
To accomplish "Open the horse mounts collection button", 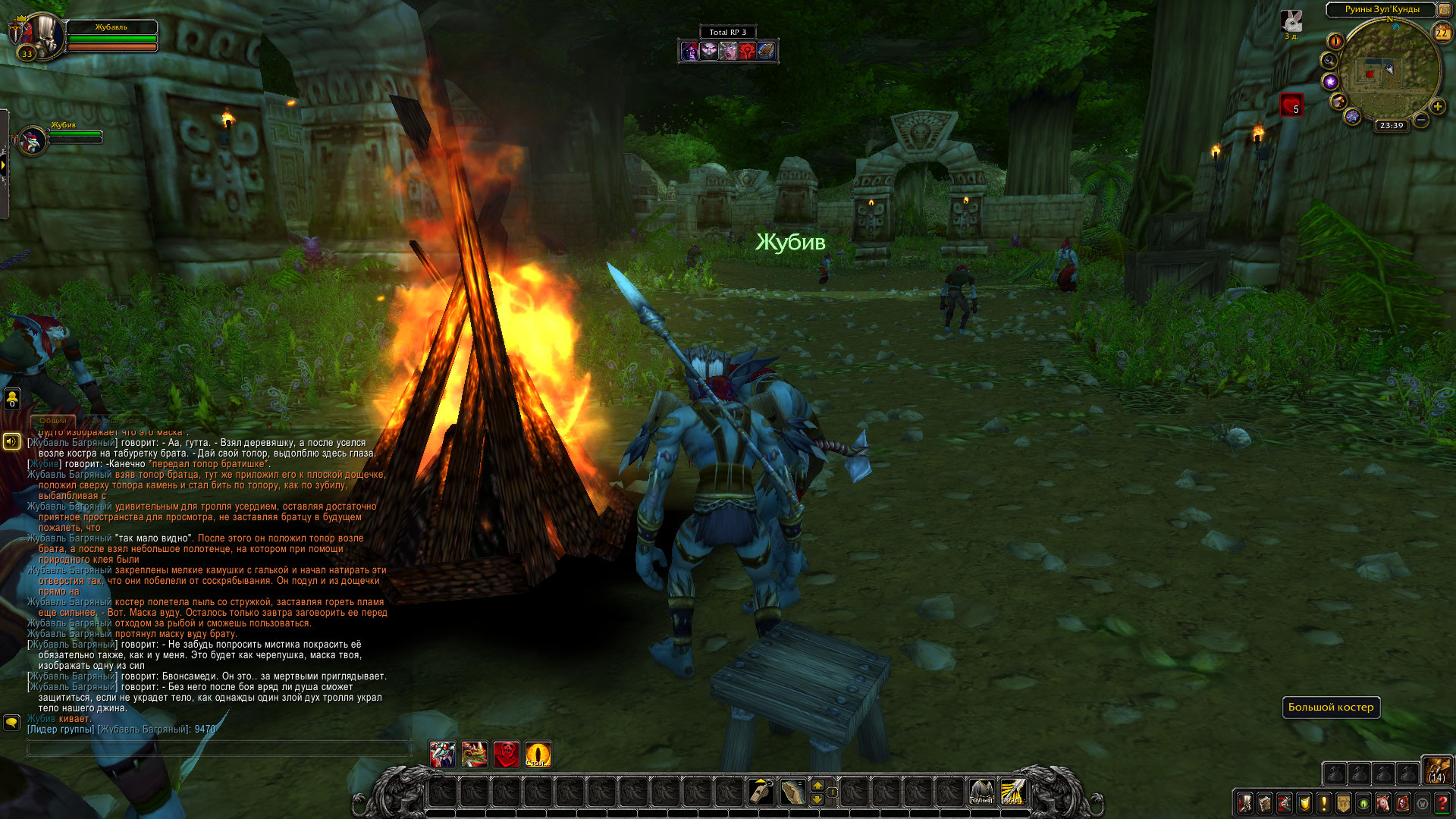I will 1383,802.
